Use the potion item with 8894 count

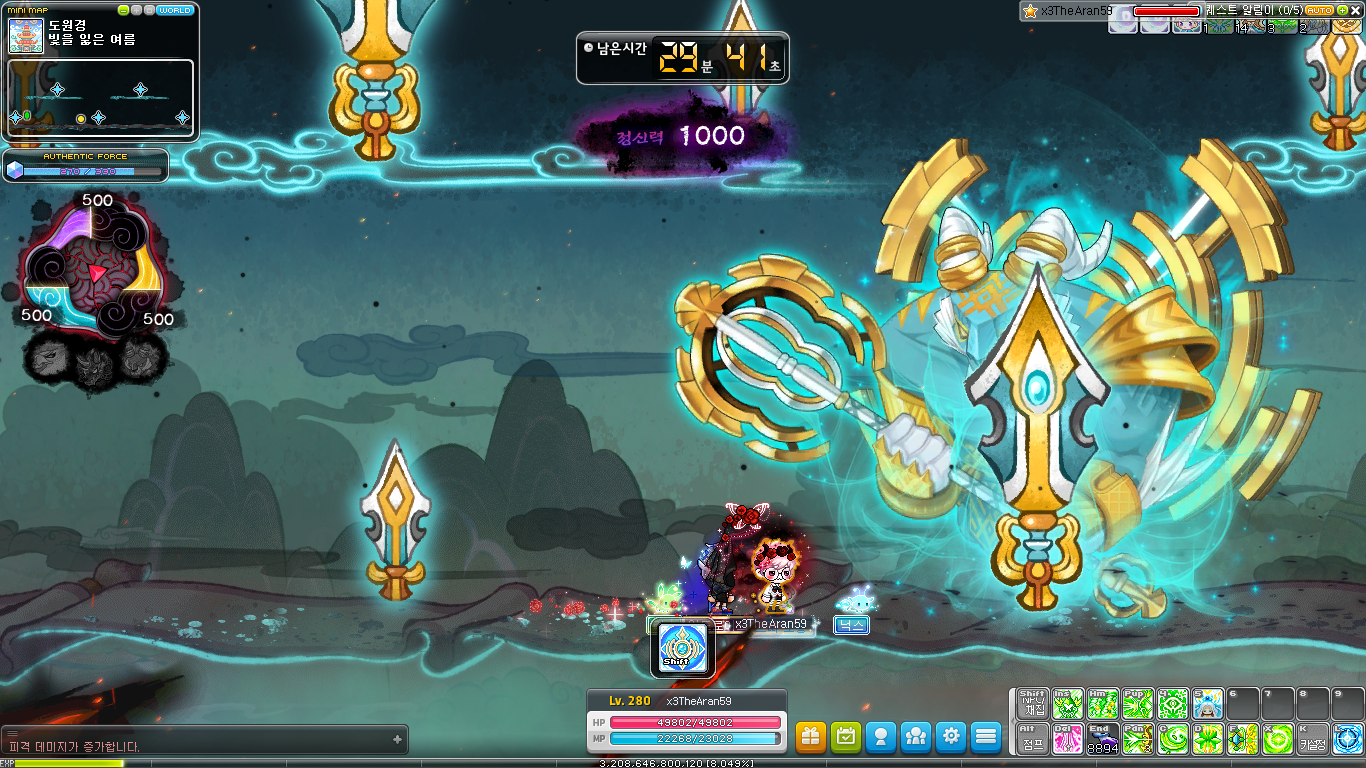point(1103,739)
